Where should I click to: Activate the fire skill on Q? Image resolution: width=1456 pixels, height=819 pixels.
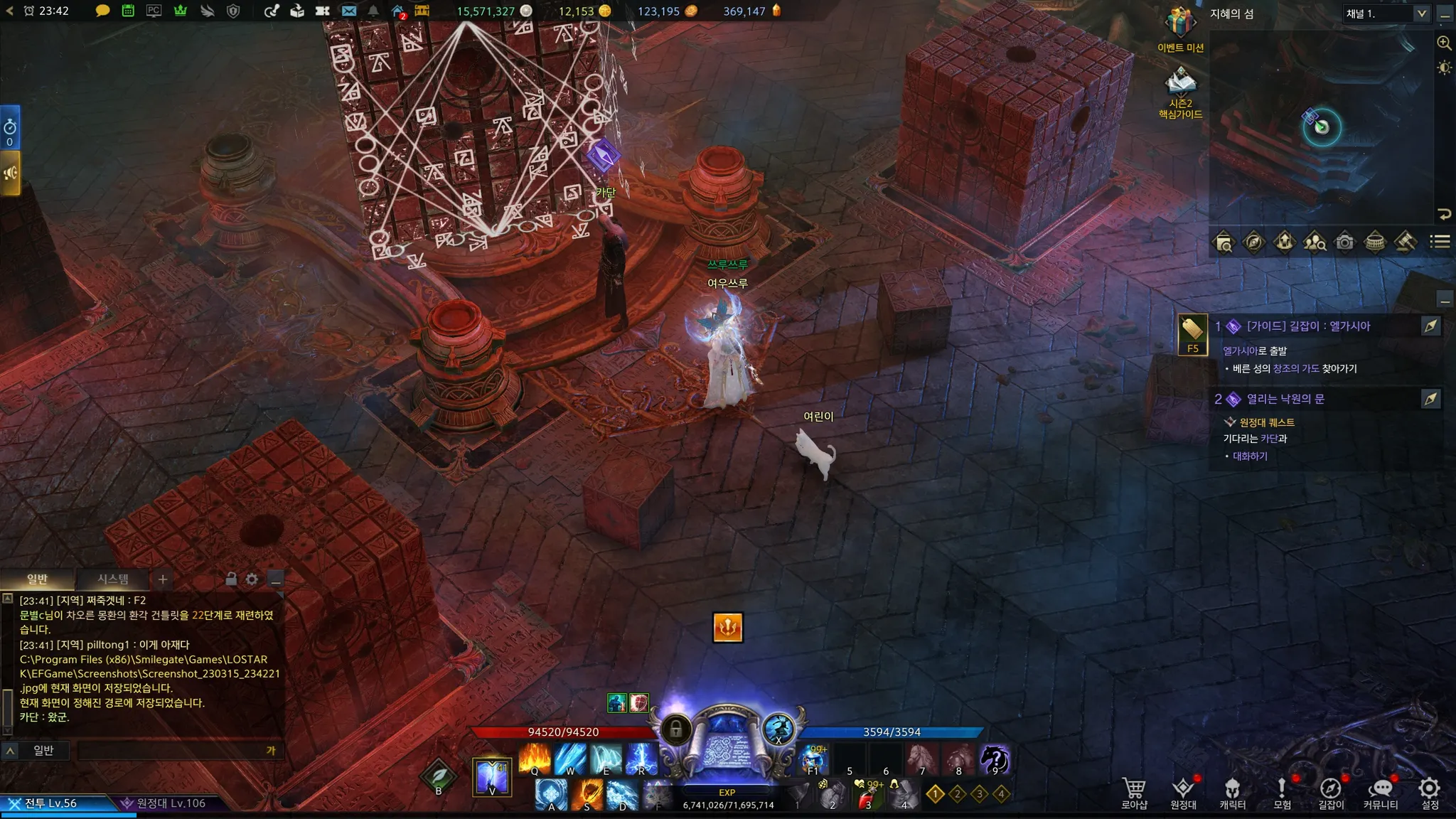tap(535, 759)
